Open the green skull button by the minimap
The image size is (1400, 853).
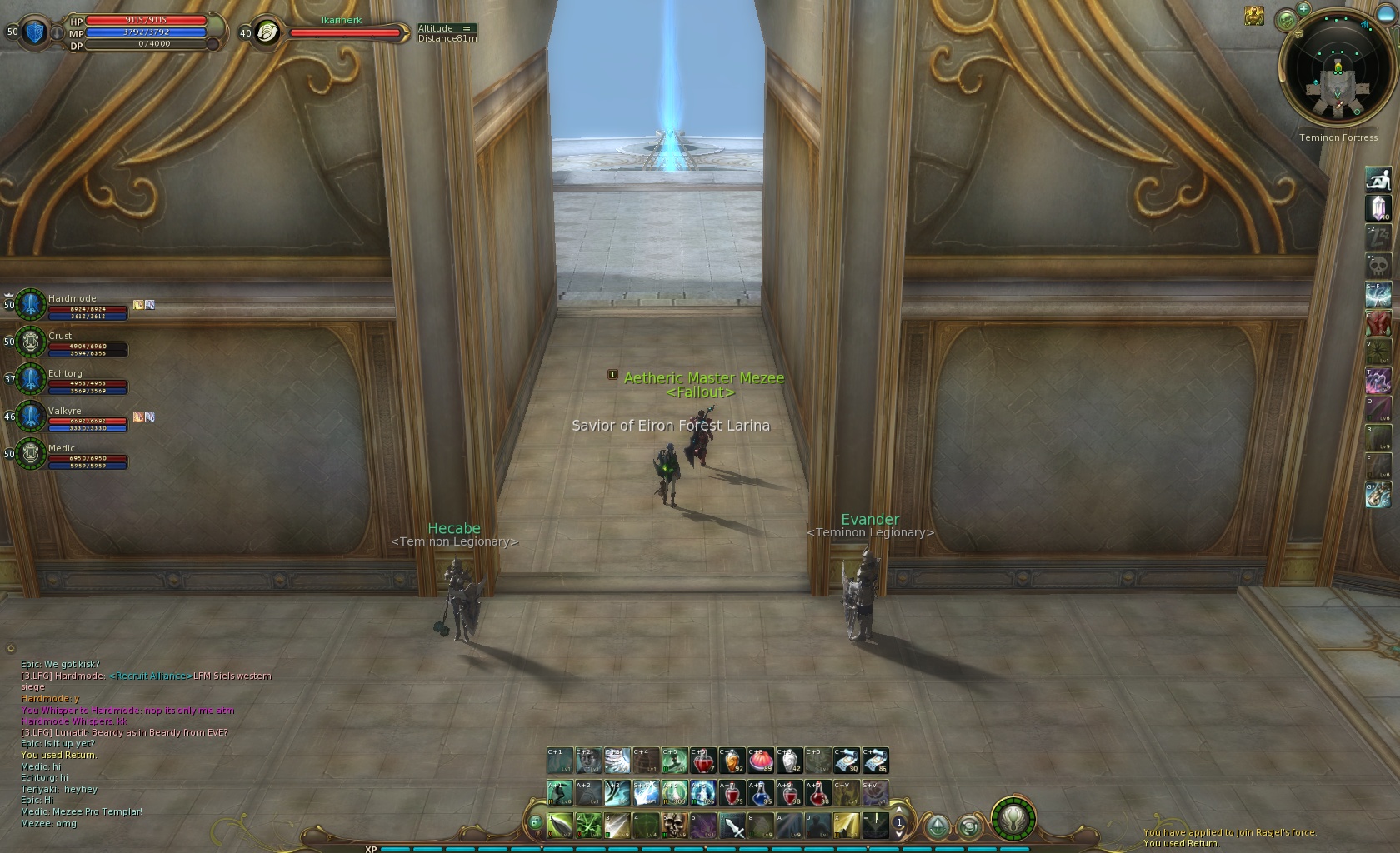click(x=1287, y=19)
